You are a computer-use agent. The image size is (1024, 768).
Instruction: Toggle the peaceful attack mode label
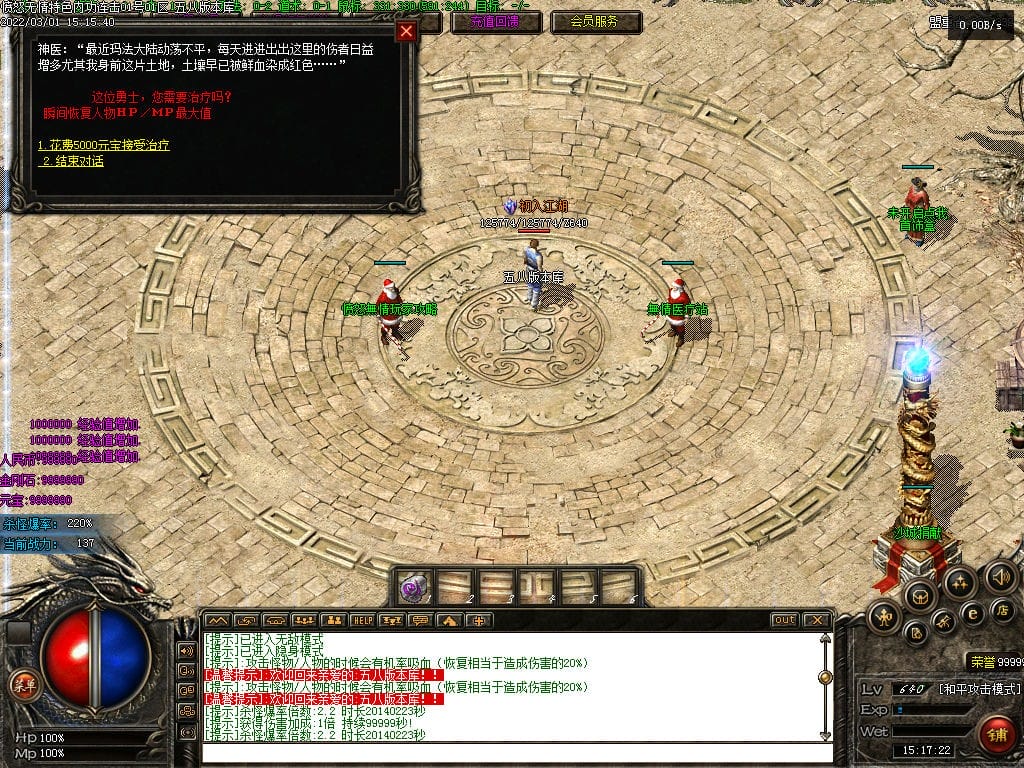(x=978, y=689)
